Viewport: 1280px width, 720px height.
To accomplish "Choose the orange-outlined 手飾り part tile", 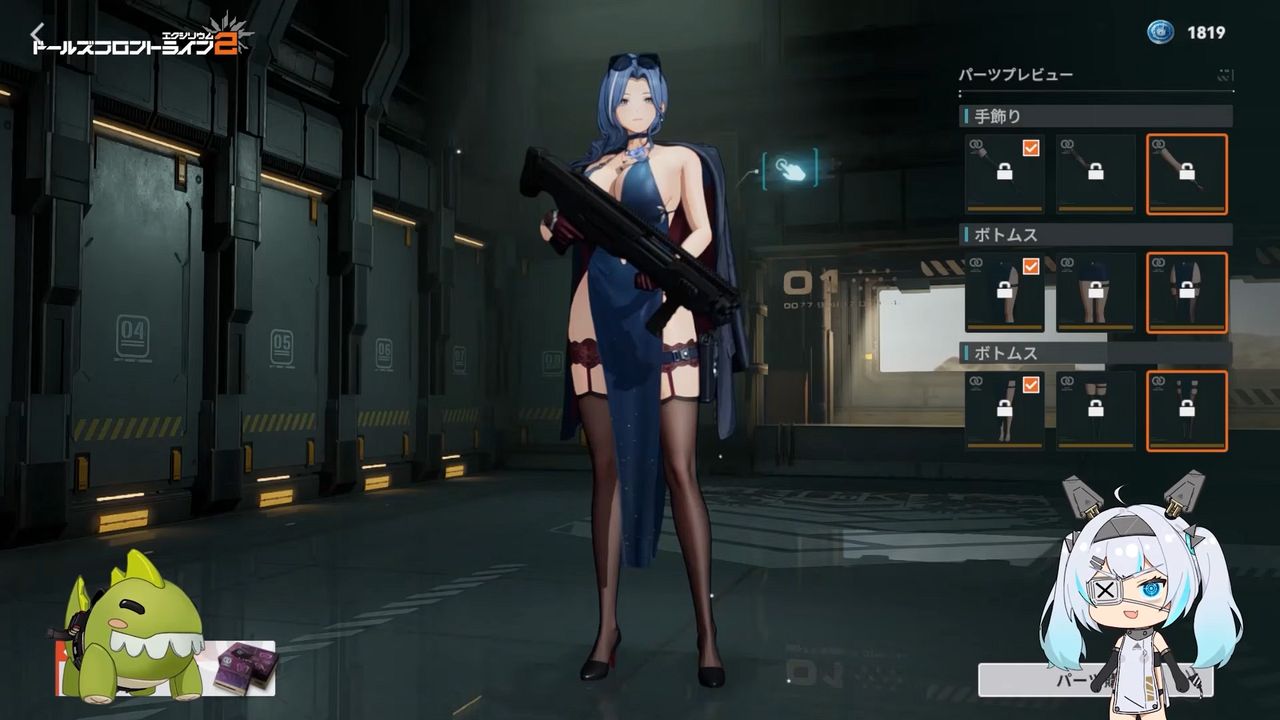I will point(1186,174).
